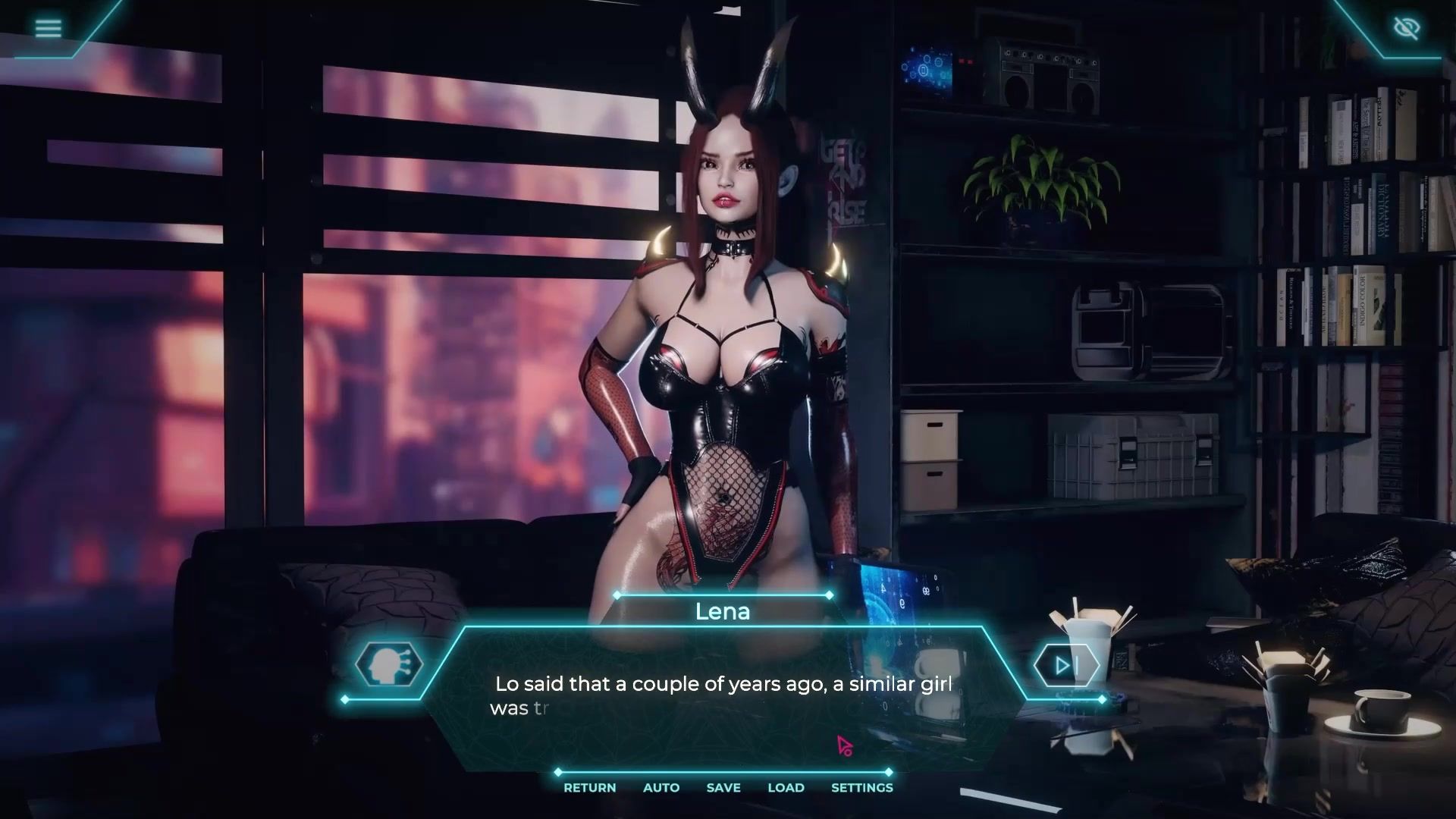The height and width of the screenshot is (819, 1456).
Task: Enable AUTO dialogue advance
Action: click(661, 788)
